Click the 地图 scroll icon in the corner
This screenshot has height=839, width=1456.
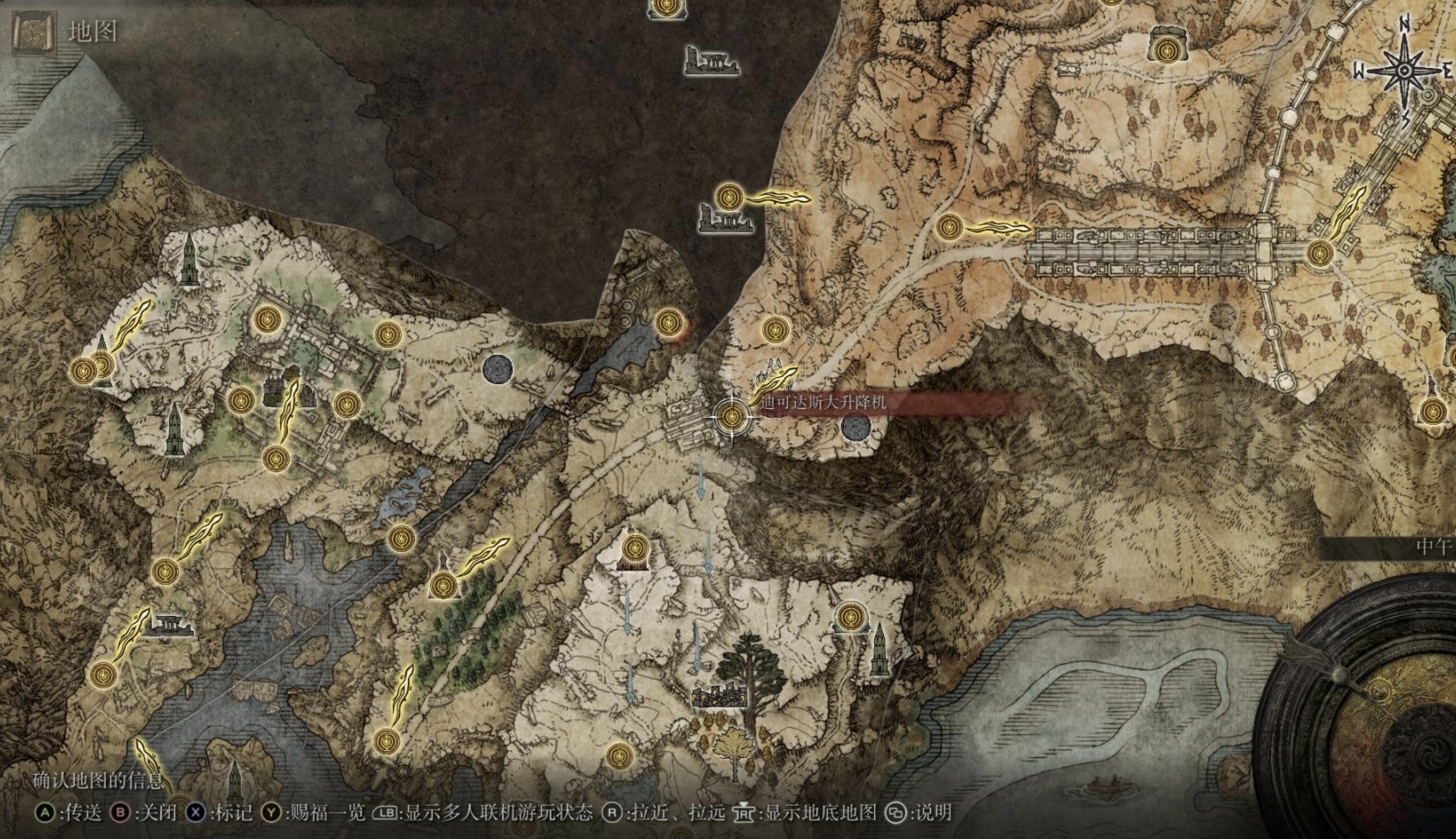[x=34, y=33]
